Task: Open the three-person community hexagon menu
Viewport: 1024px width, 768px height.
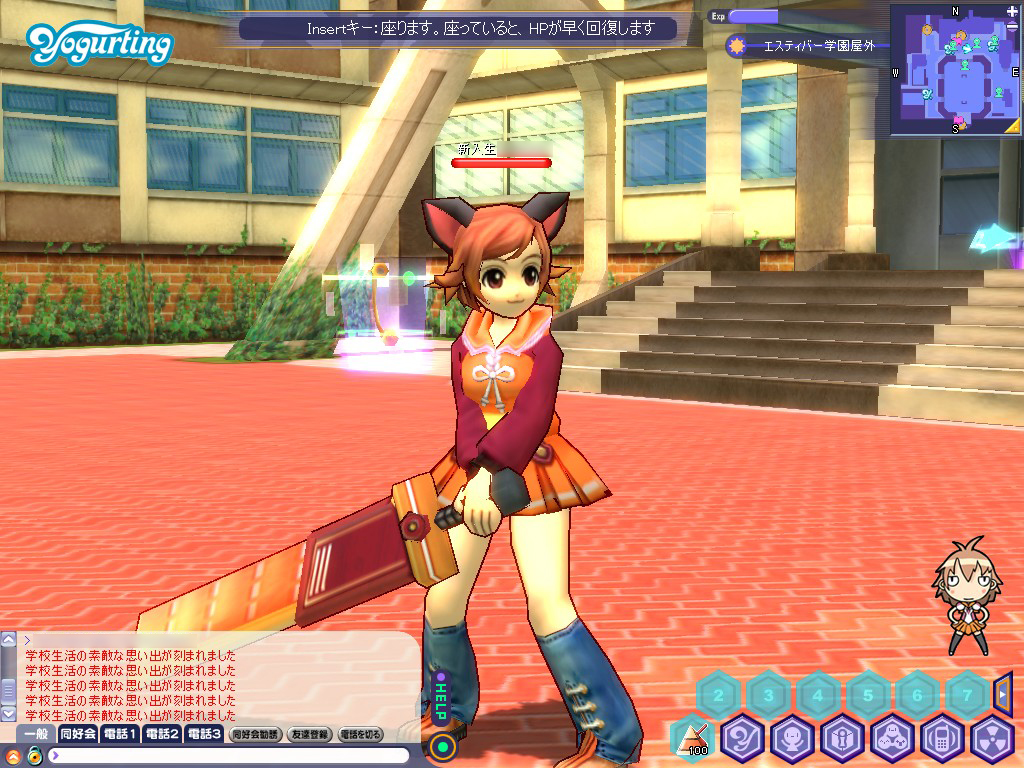Action: point(893,740)
